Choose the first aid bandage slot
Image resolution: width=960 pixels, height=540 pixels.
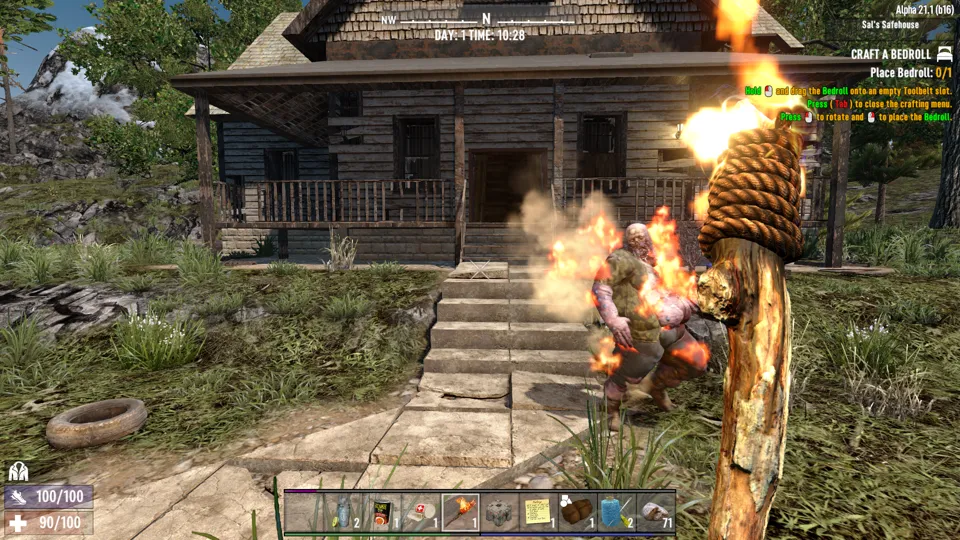421,512
